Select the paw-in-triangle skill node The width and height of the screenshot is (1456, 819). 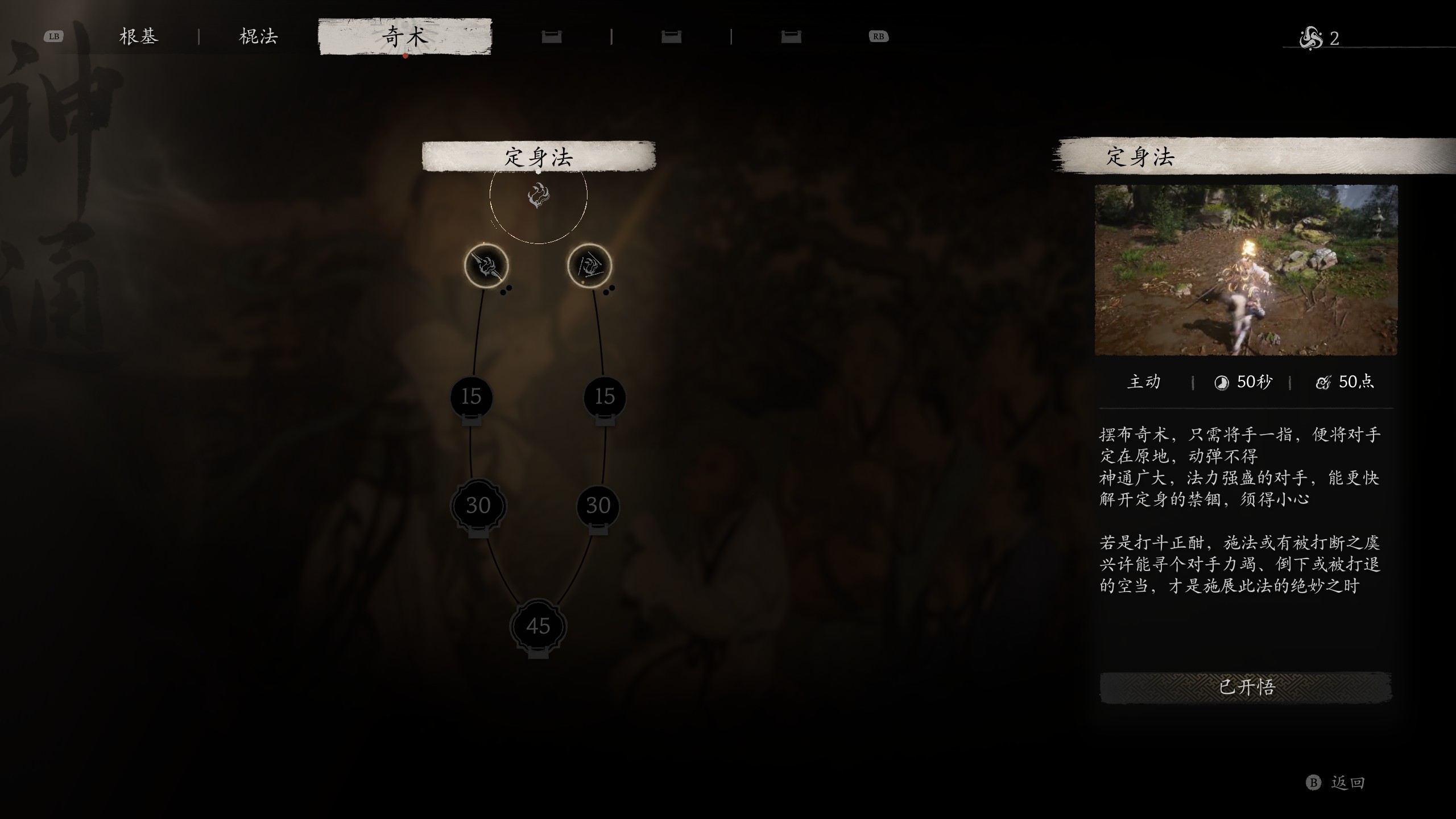[589, 266]
